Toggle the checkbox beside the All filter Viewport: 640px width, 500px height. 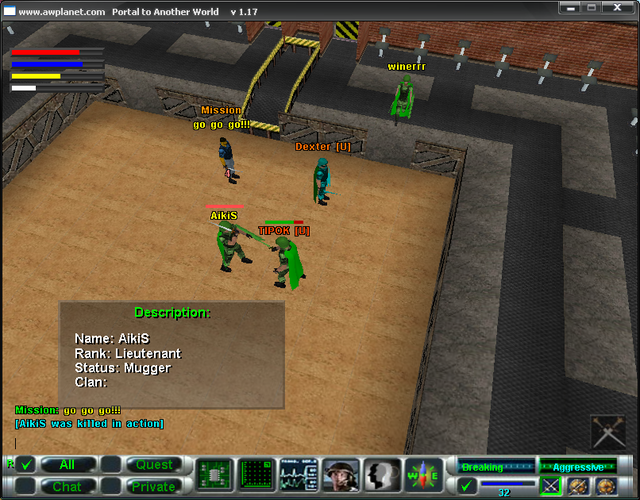click(26, 465)
